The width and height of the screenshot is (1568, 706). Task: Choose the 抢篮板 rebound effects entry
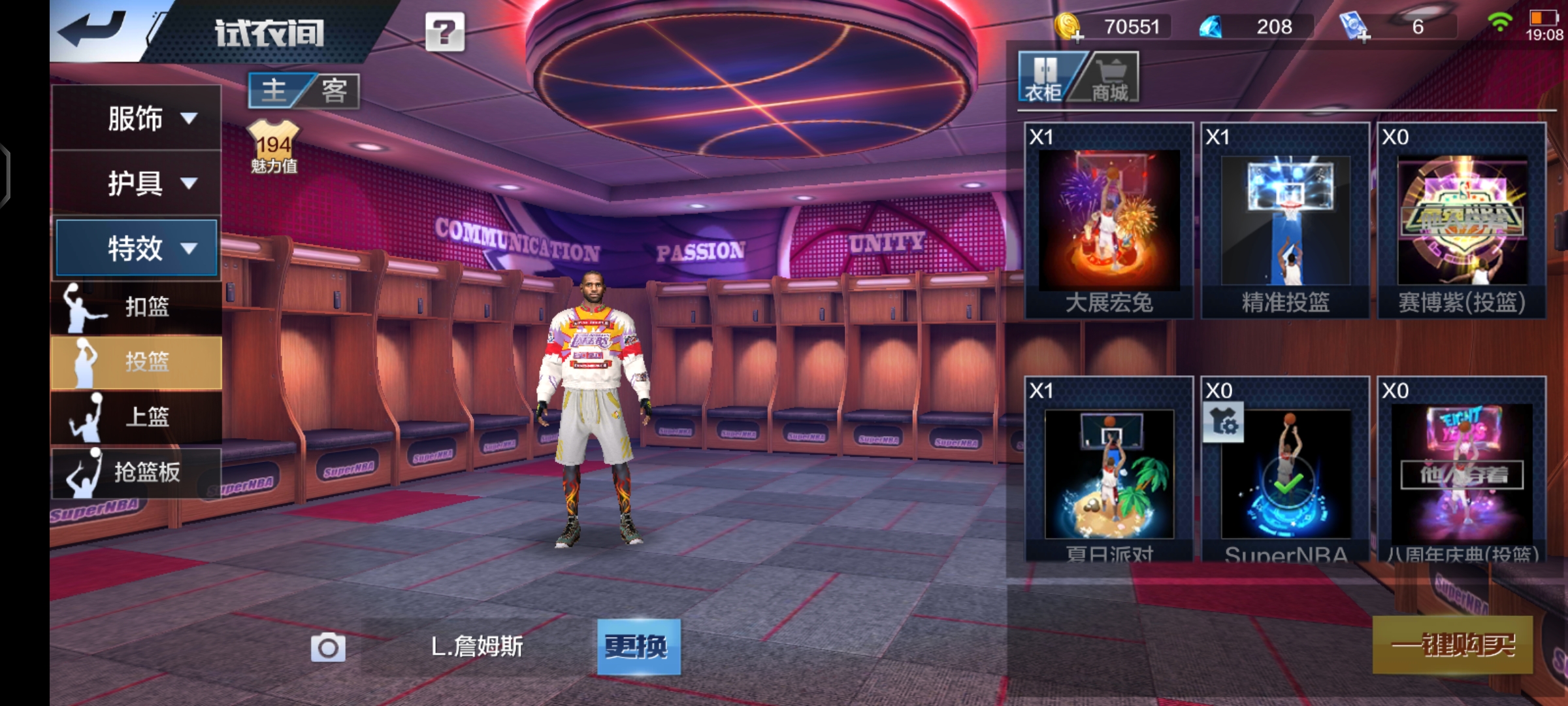click(137, 471)
